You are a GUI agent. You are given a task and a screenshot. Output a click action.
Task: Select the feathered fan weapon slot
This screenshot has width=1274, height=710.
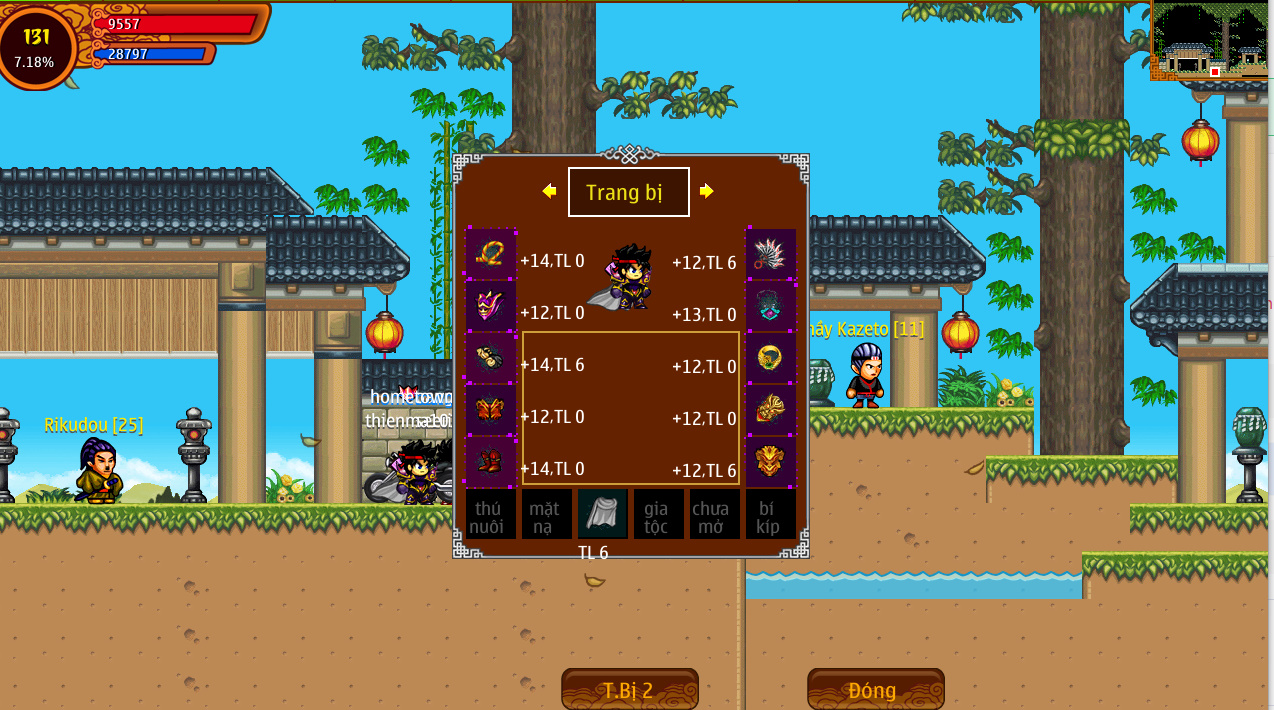pyautogui.click(x=771, y=254)
